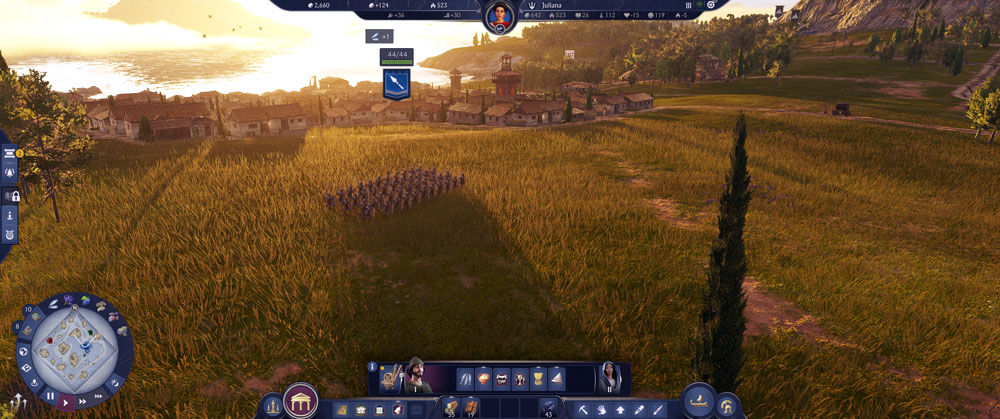This screenshot has height=419, width=1000.
Task: Open the settings gear icon
Action: (711, 5)
